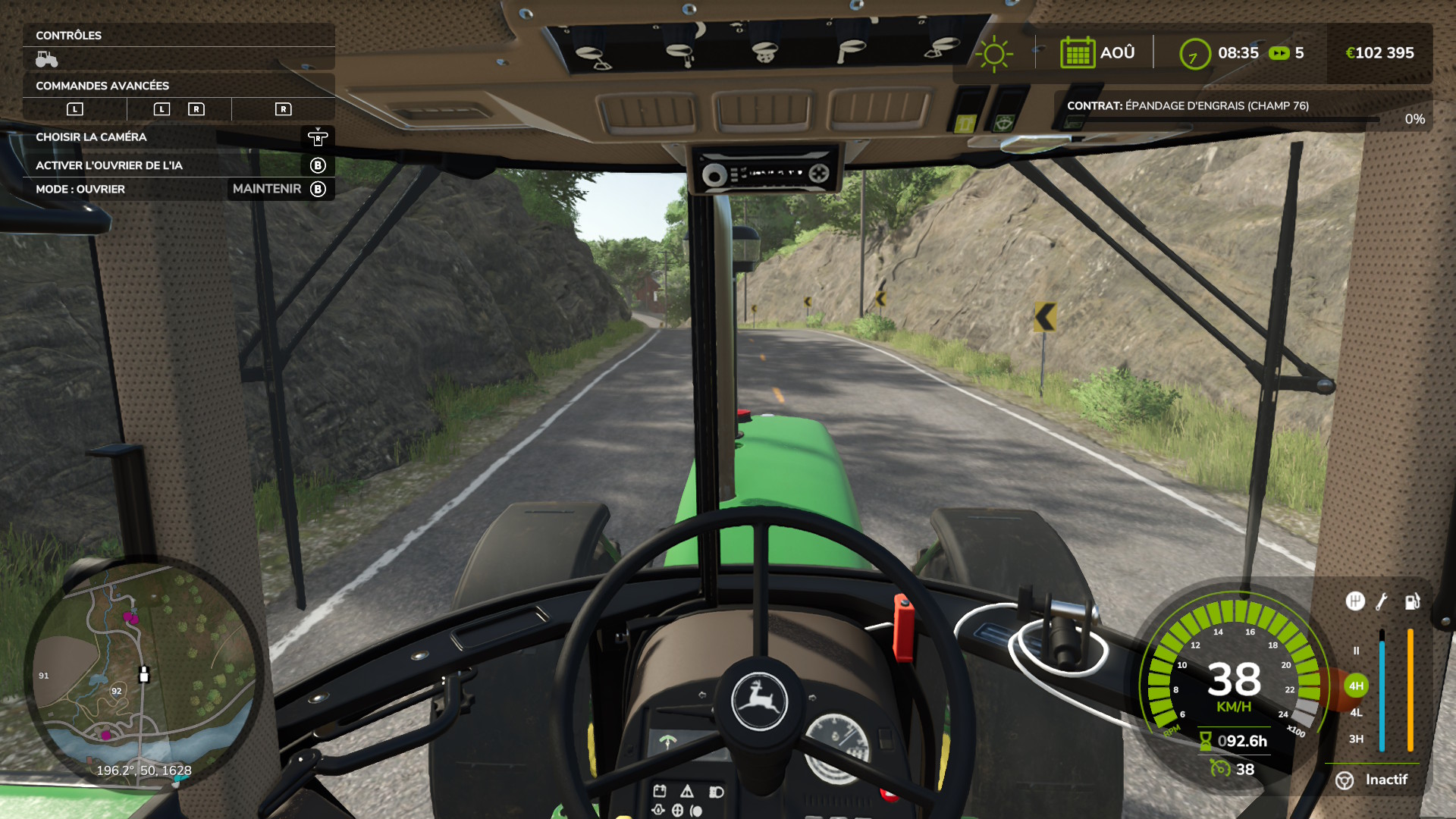Select the gearbox shifter icon
1456x819 pixels.
(1355, 601)
